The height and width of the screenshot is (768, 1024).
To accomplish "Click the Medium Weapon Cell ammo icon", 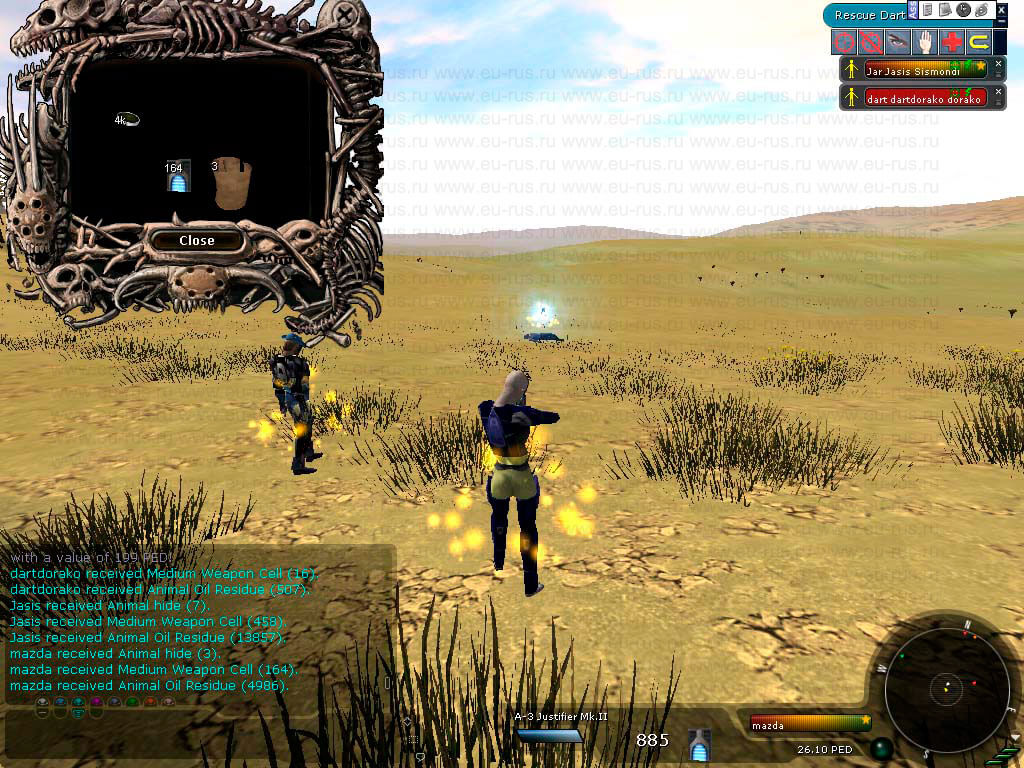I will coord(701,744).
